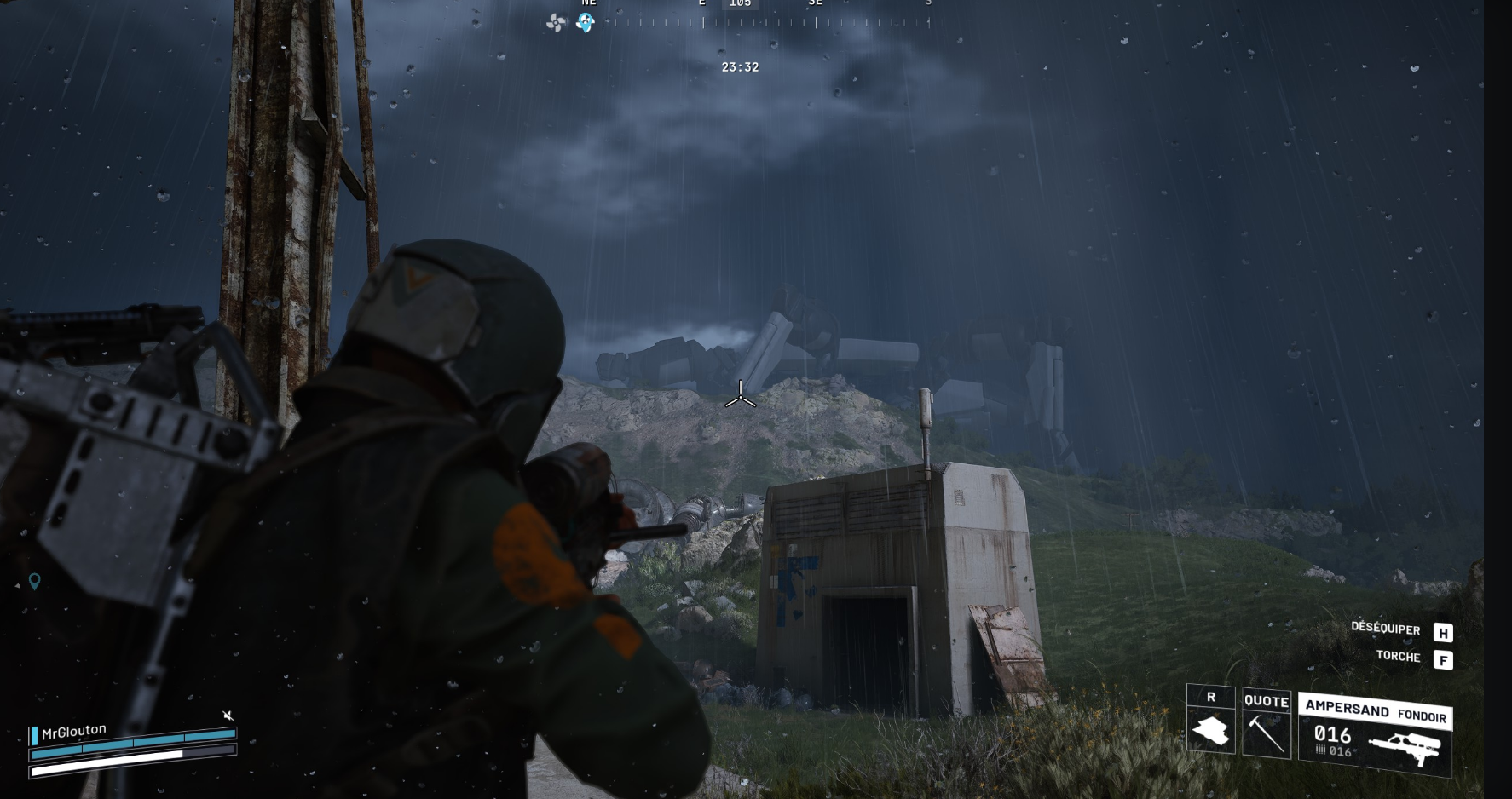The width and height of the screenshot is (1512, 799).
Task: Select the NE label on the compass
Action: pyautogui.click(x=587, y=3)
